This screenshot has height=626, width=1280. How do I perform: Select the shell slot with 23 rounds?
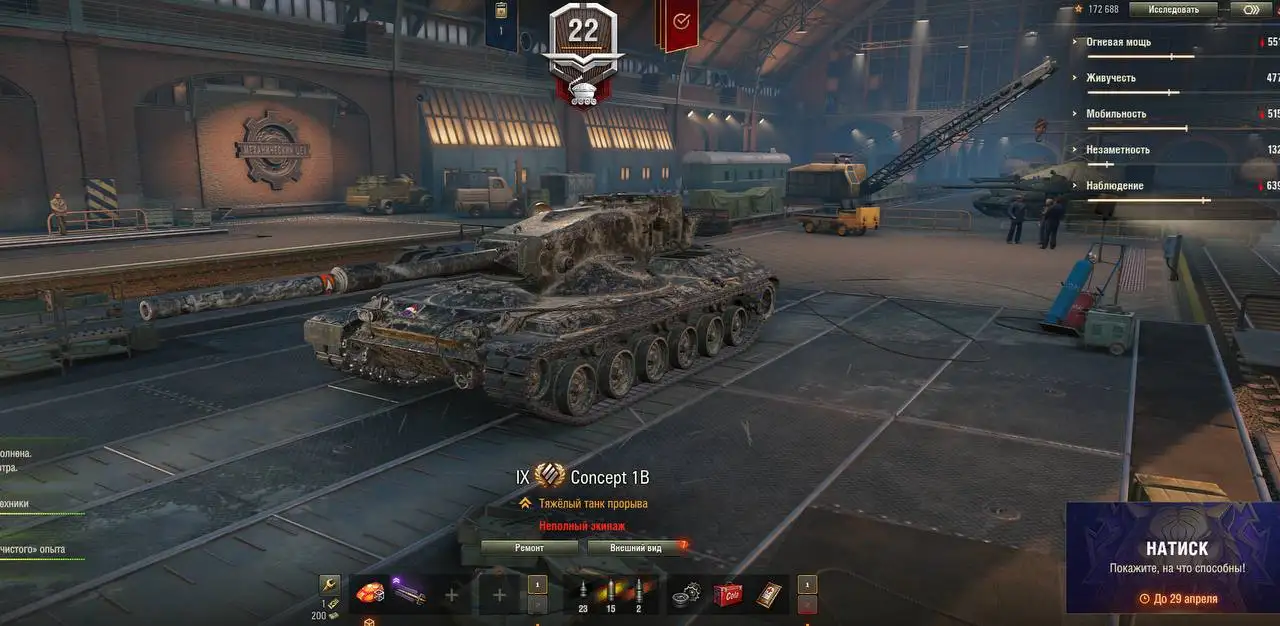click(x=583, y=594)
